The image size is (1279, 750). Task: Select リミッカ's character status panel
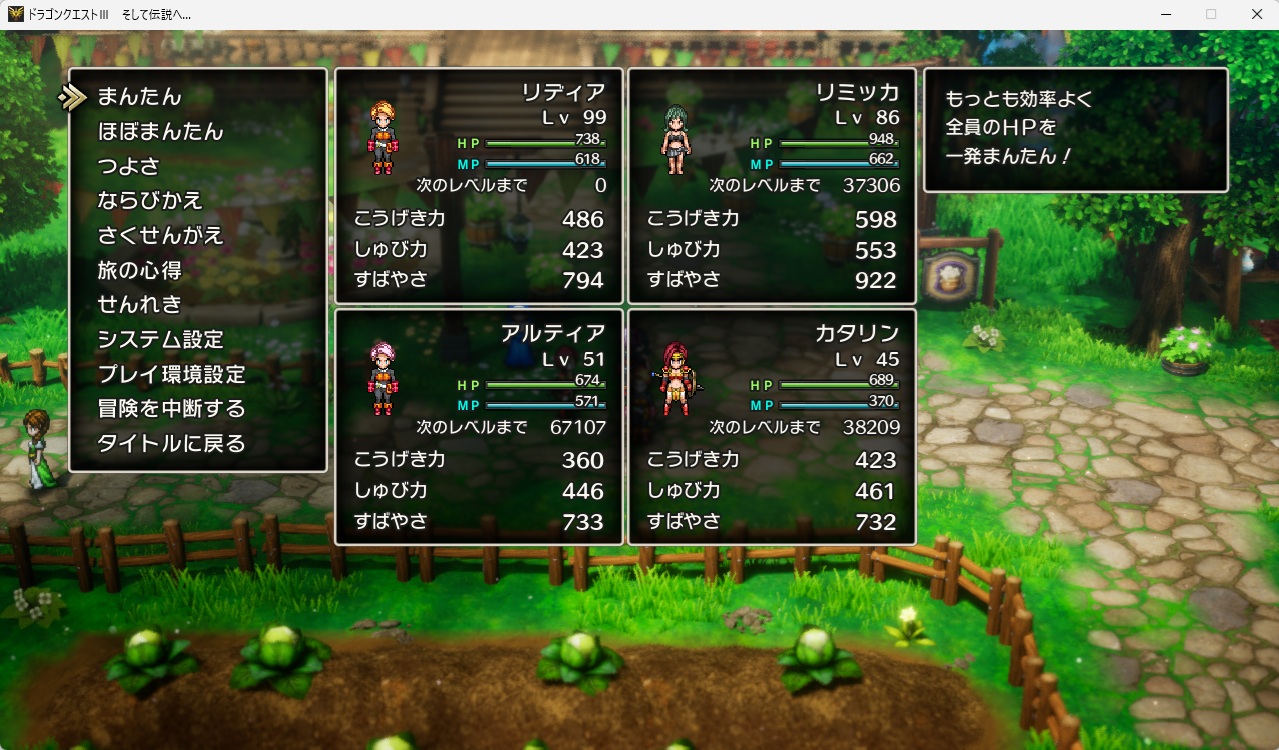pyautogui.click(x=772, y=186)
